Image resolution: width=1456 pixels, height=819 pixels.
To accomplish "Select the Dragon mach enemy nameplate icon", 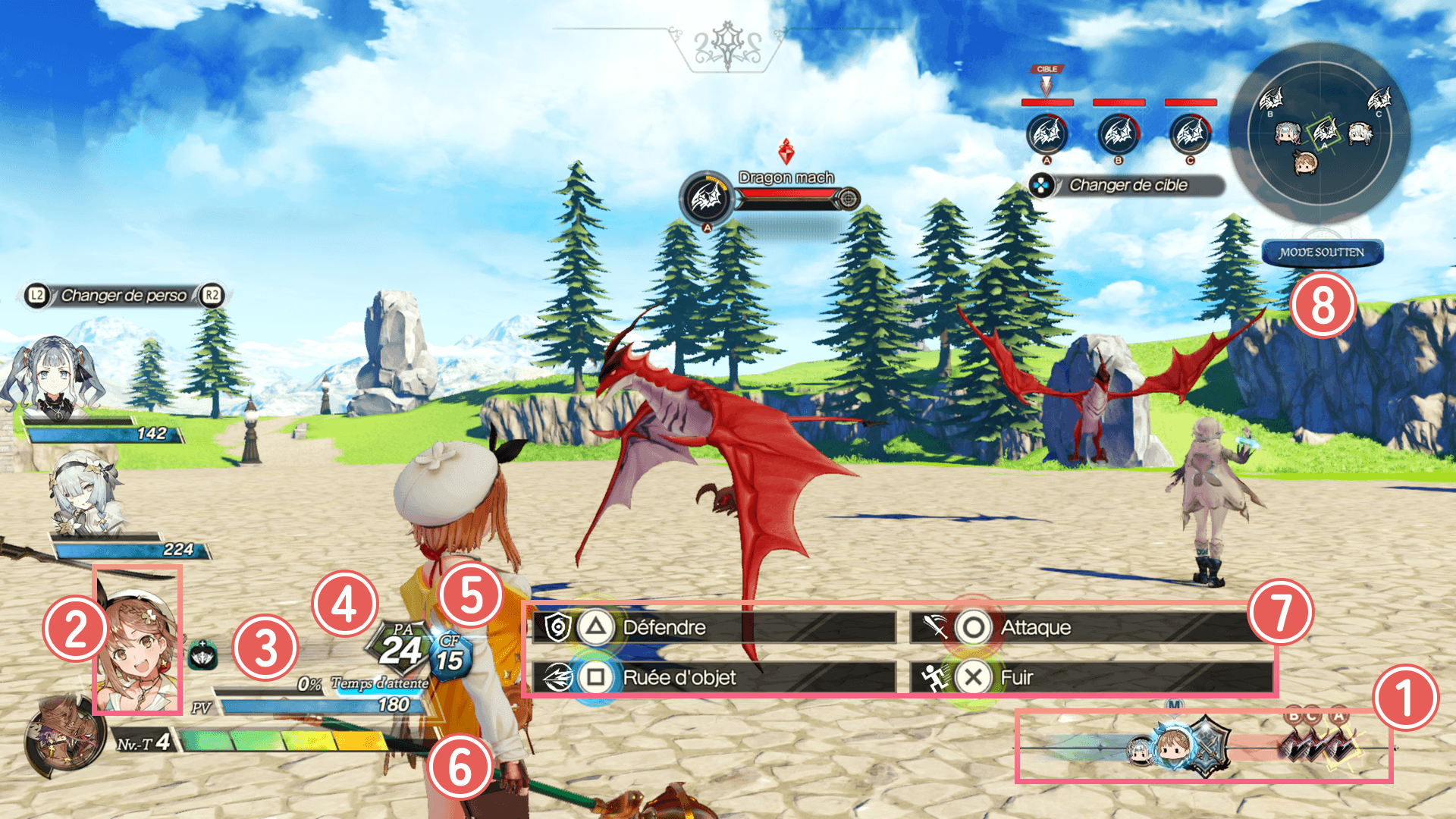I will (x=707, y=199).
